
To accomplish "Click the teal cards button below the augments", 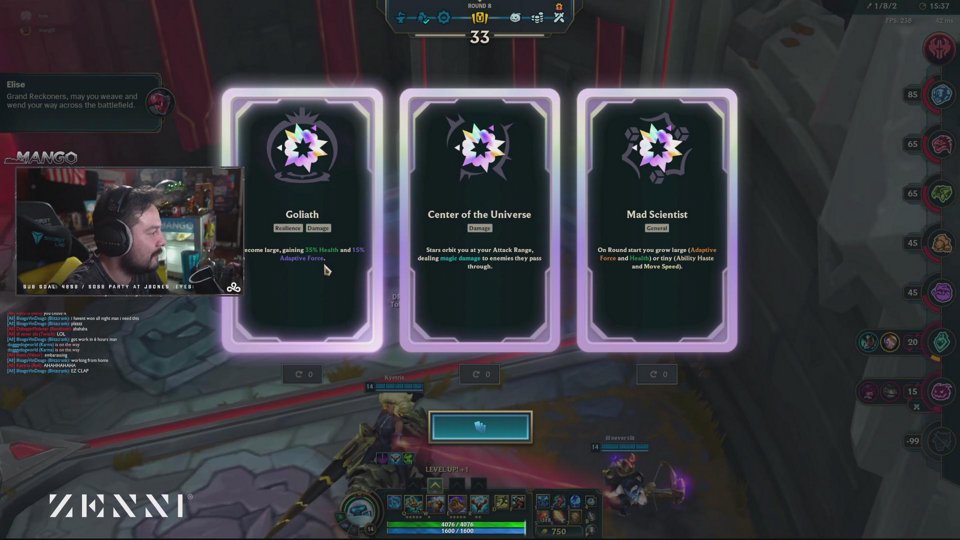I will pos(480,427).
